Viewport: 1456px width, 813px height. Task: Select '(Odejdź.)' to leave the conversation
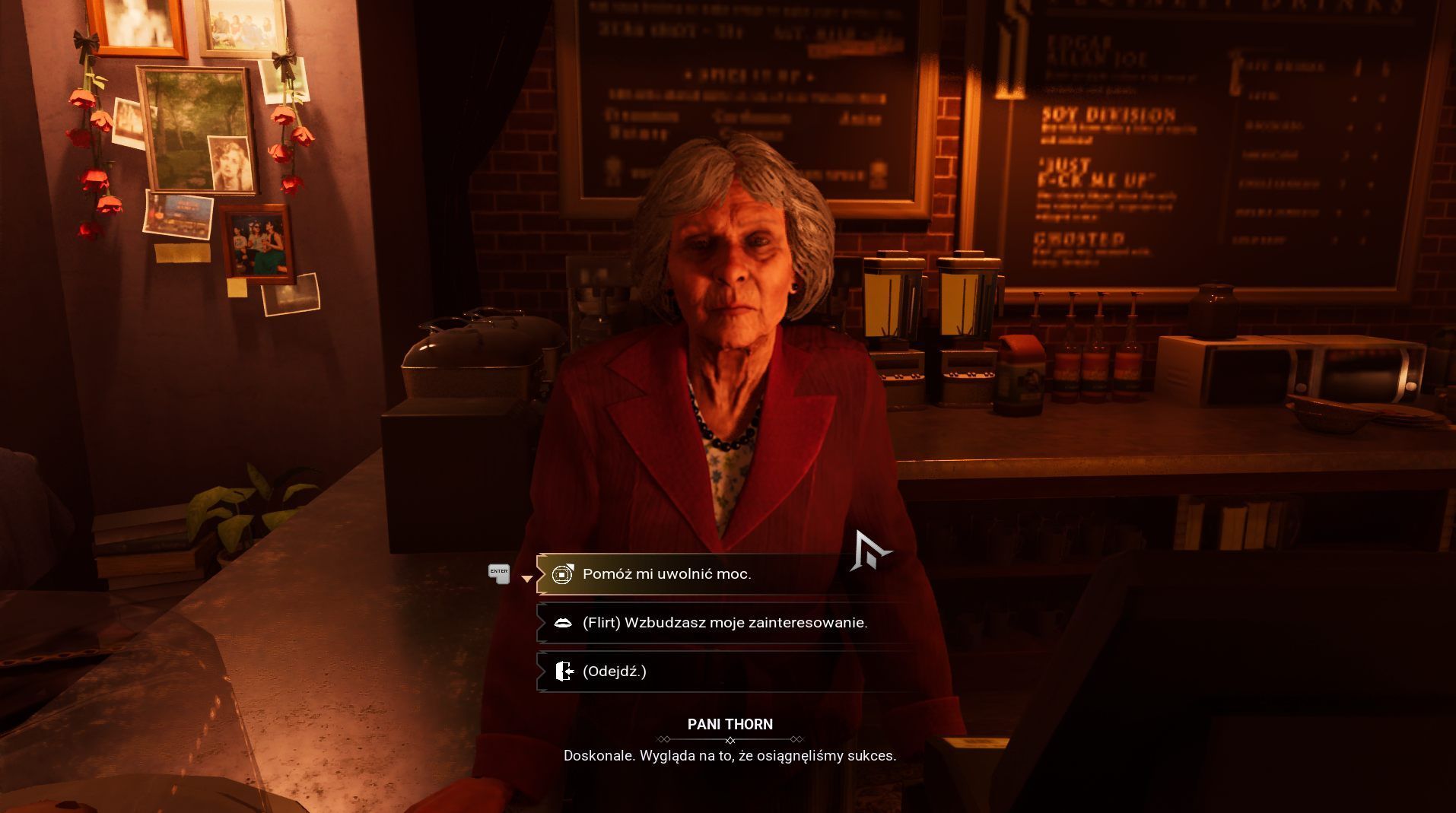(x=614, y=672)
